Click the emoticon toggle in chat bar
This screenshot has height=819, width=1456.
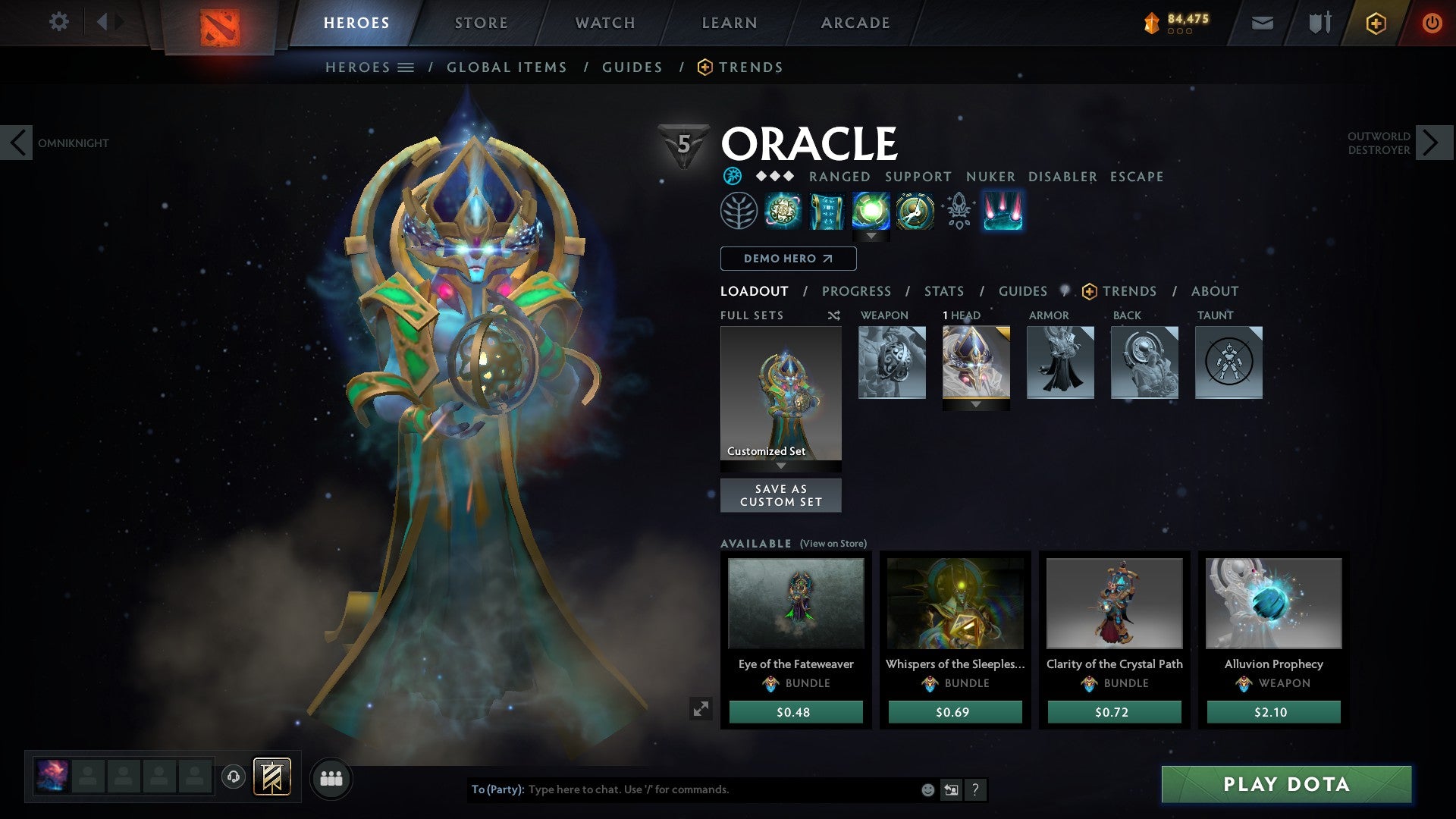927,789
